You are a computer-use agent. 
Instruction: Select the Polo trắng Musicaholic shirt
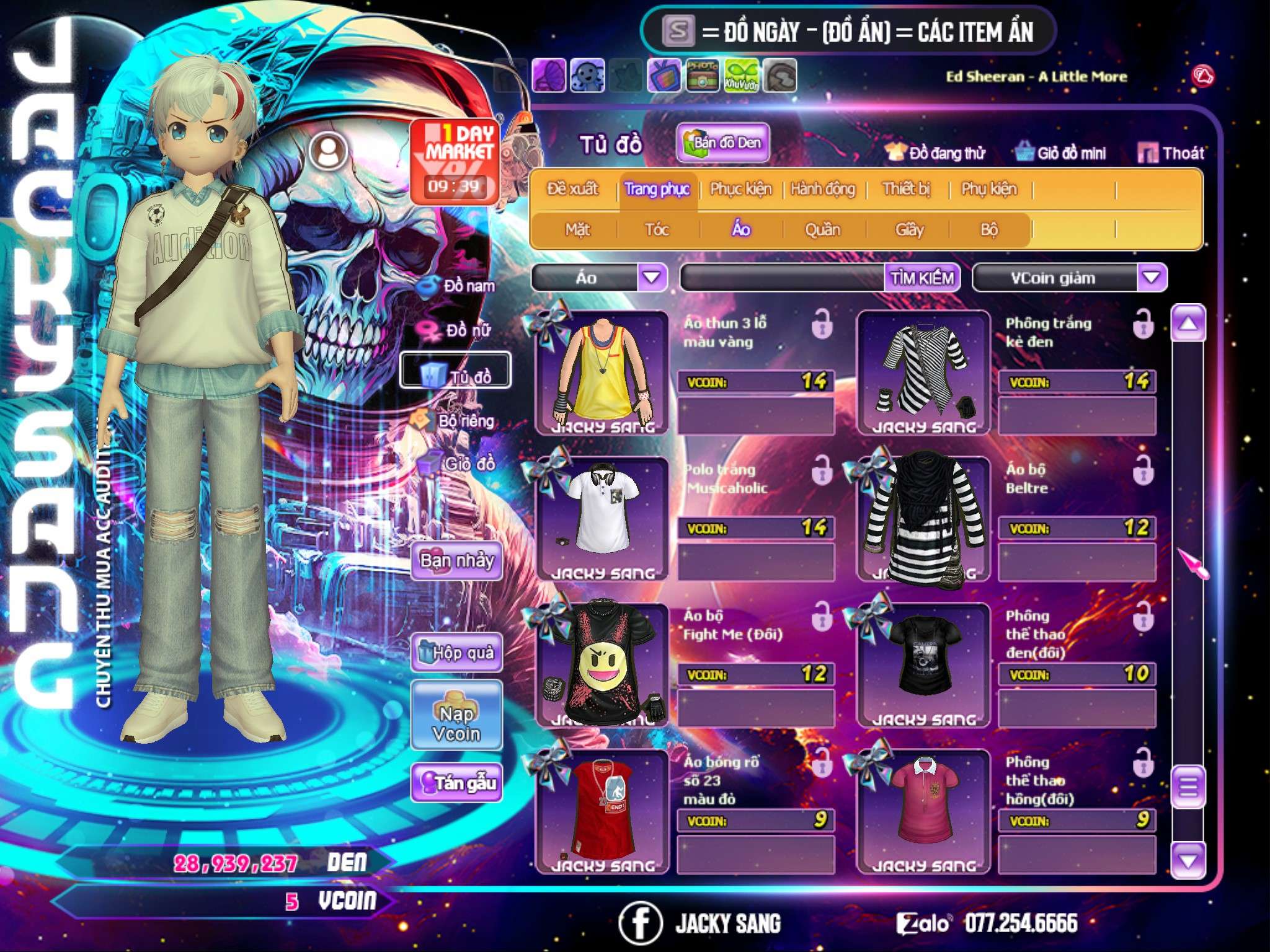(x=602, y=519)
